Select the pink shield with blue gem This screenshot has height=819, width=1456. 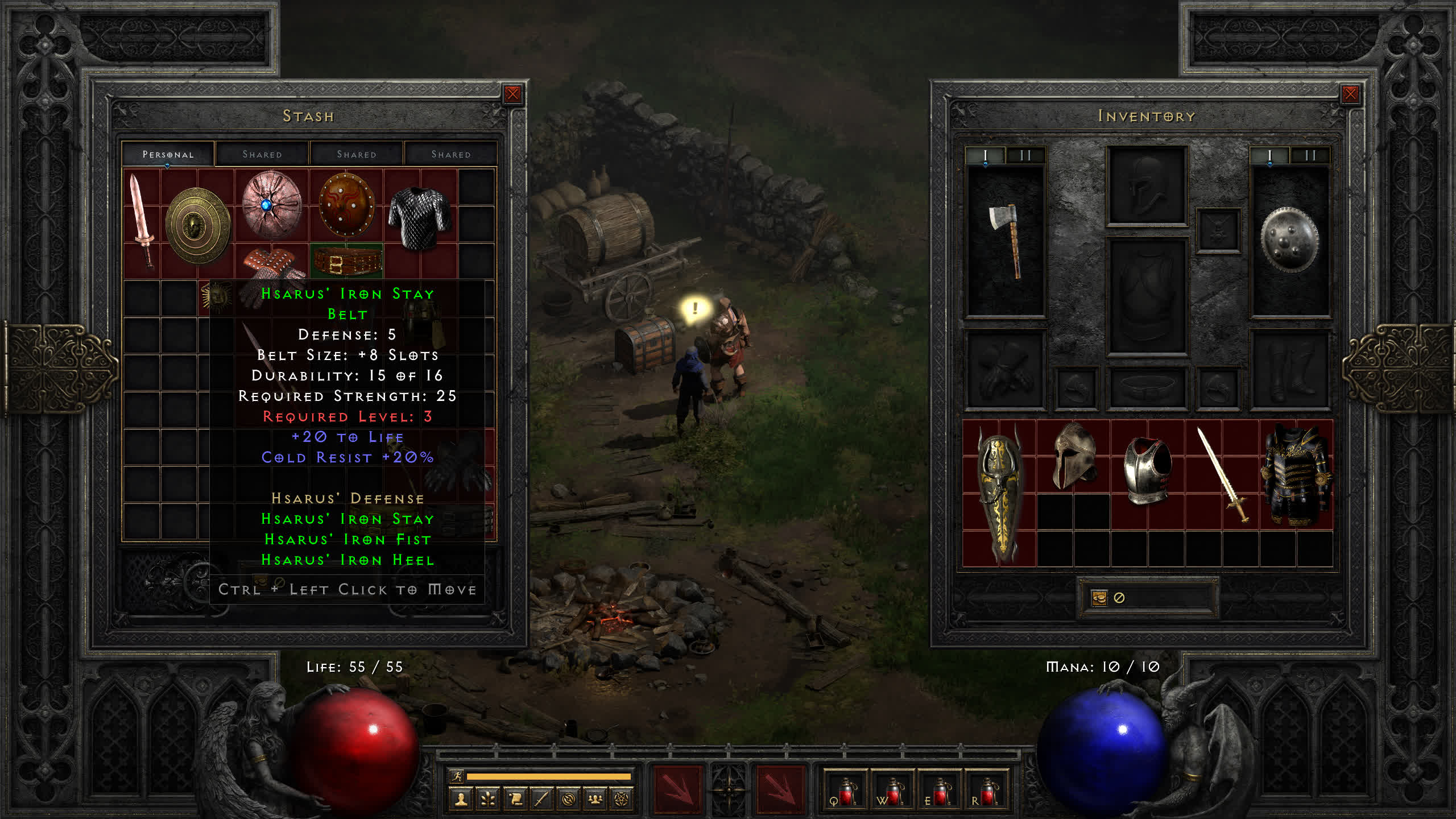[x=271, y=205]
